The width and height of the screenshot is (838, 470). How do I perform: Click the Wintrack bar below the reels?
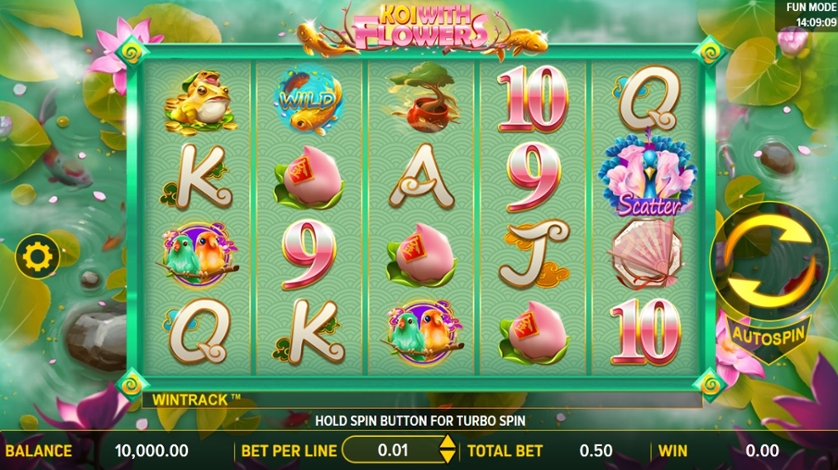pos(420,399)
